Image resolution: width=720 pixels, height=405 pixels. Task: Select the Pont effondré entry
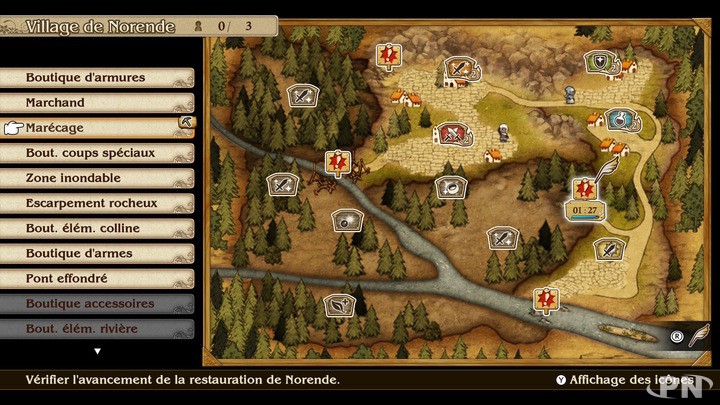(x=97, y=278)
